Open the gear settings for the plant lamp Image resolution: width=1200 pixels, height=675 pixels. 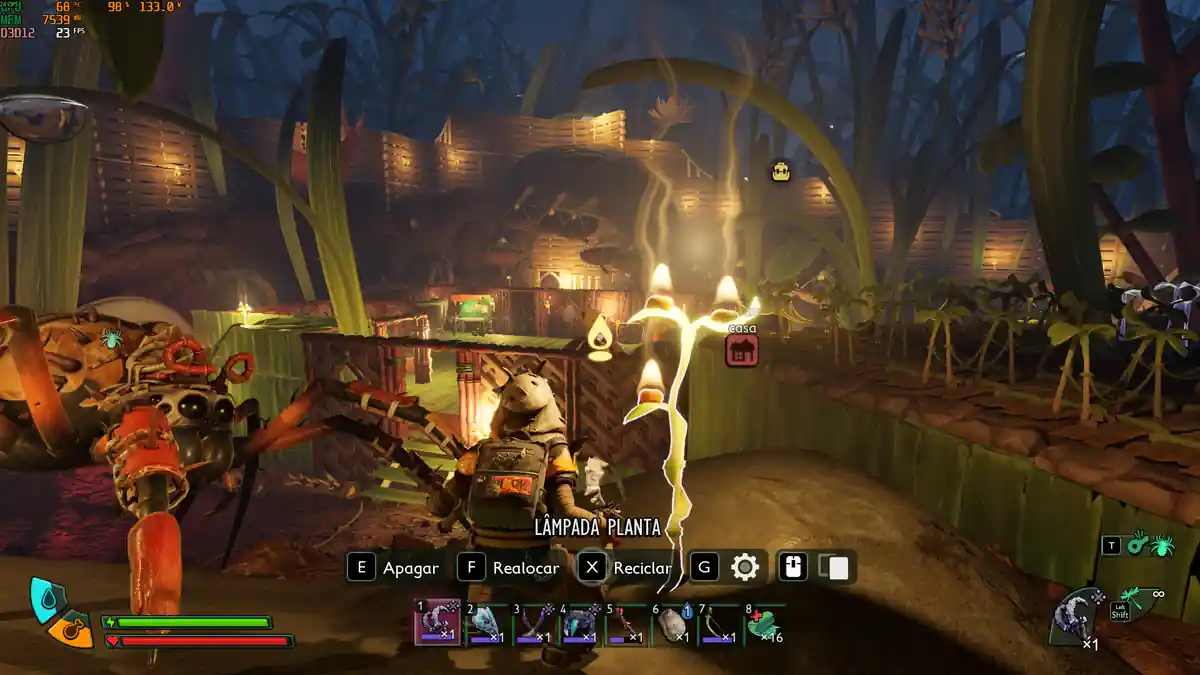(745, 568)
